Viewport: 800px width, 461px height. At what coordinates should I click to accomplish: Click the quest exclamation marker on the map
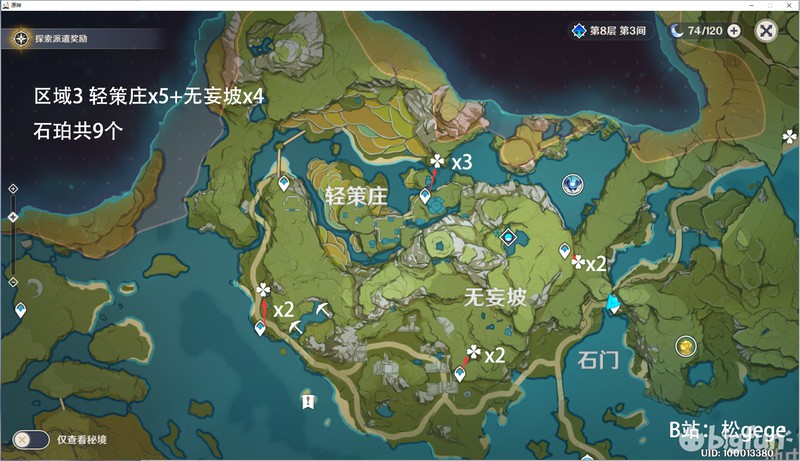(x=309, y=401)
